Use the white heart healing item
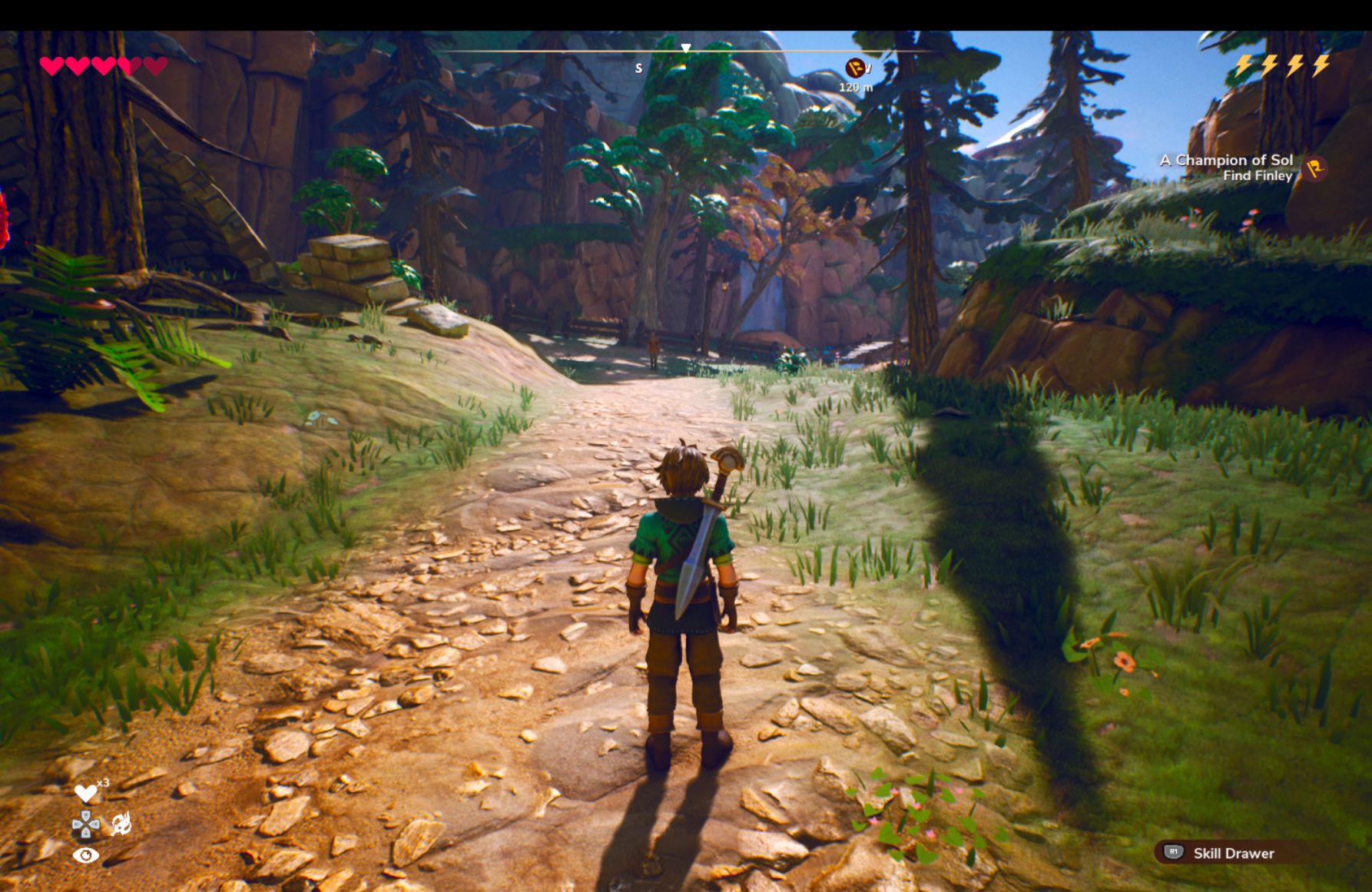This screenshot has height=892, width=1372. tap(85, 792)
